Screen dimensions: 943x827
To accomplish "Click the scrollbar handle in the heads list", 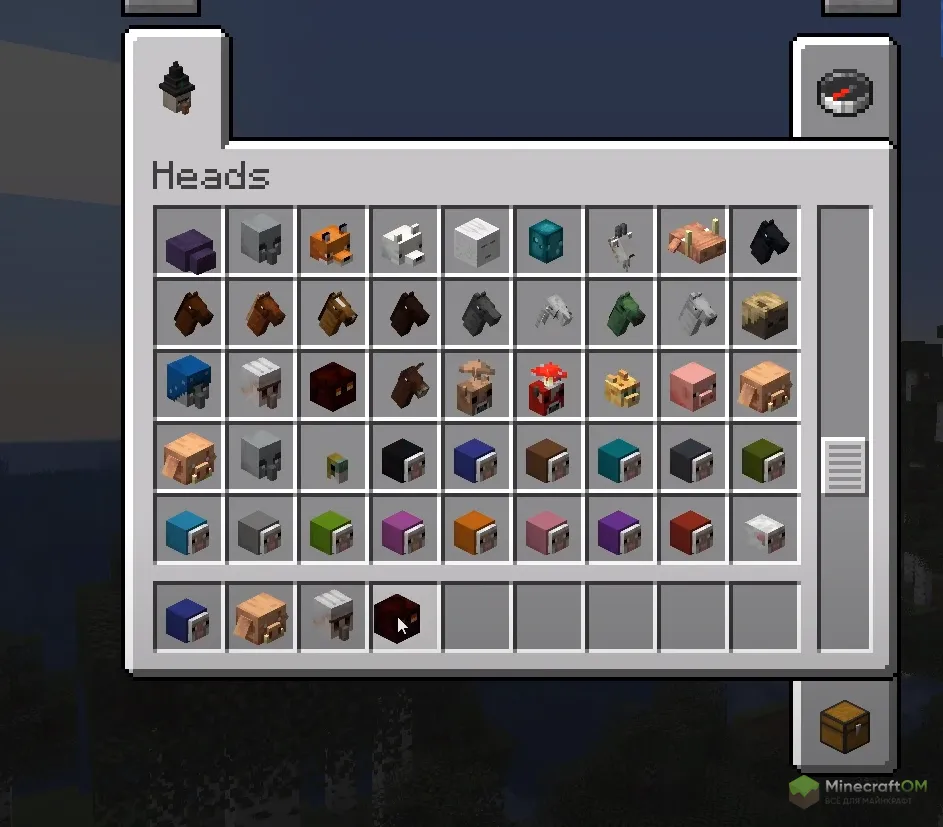I will coord(844,466).
